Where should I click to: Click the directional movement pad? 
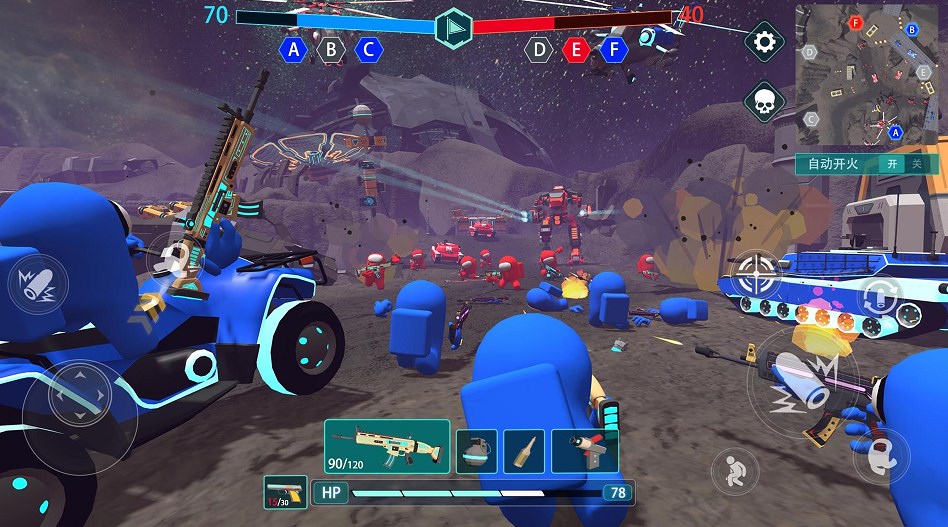80,402
